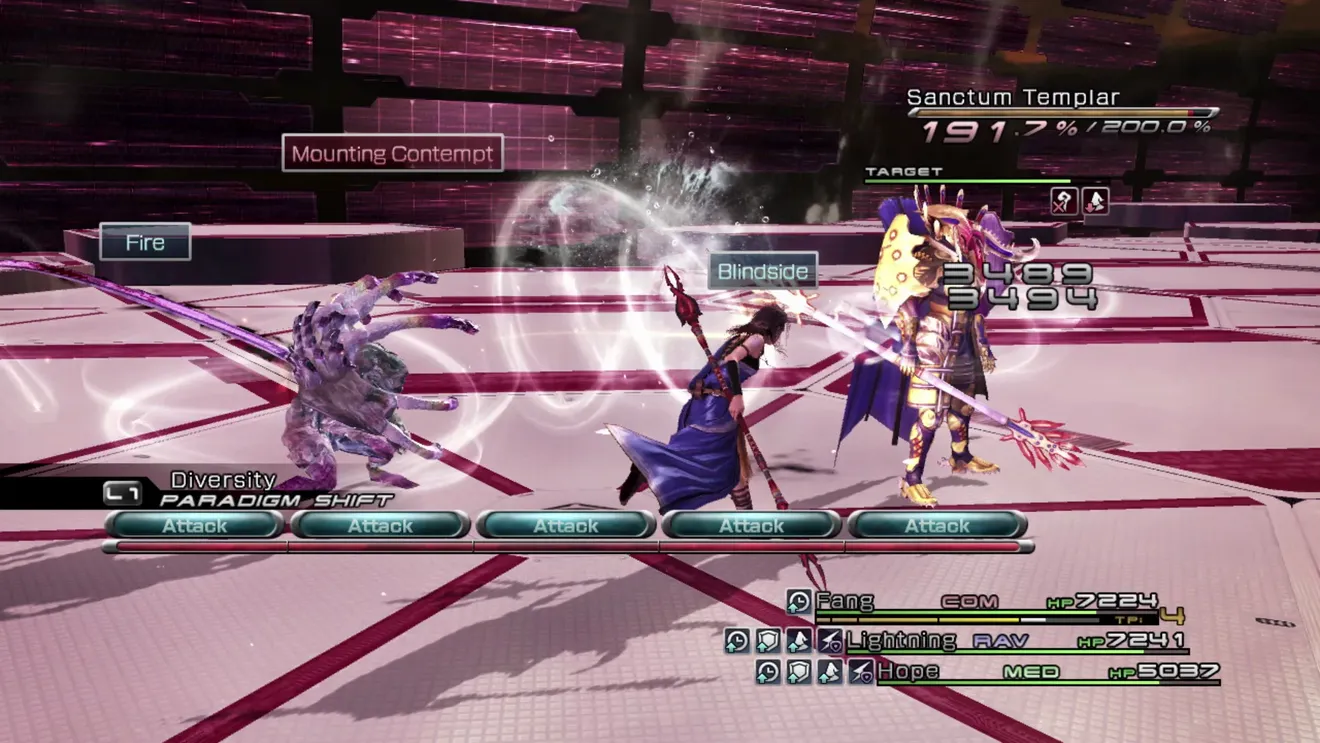Inspect Fang's Haste clock status icon
The height and width of the screenshot is (743, 1320).
[798, 601]
